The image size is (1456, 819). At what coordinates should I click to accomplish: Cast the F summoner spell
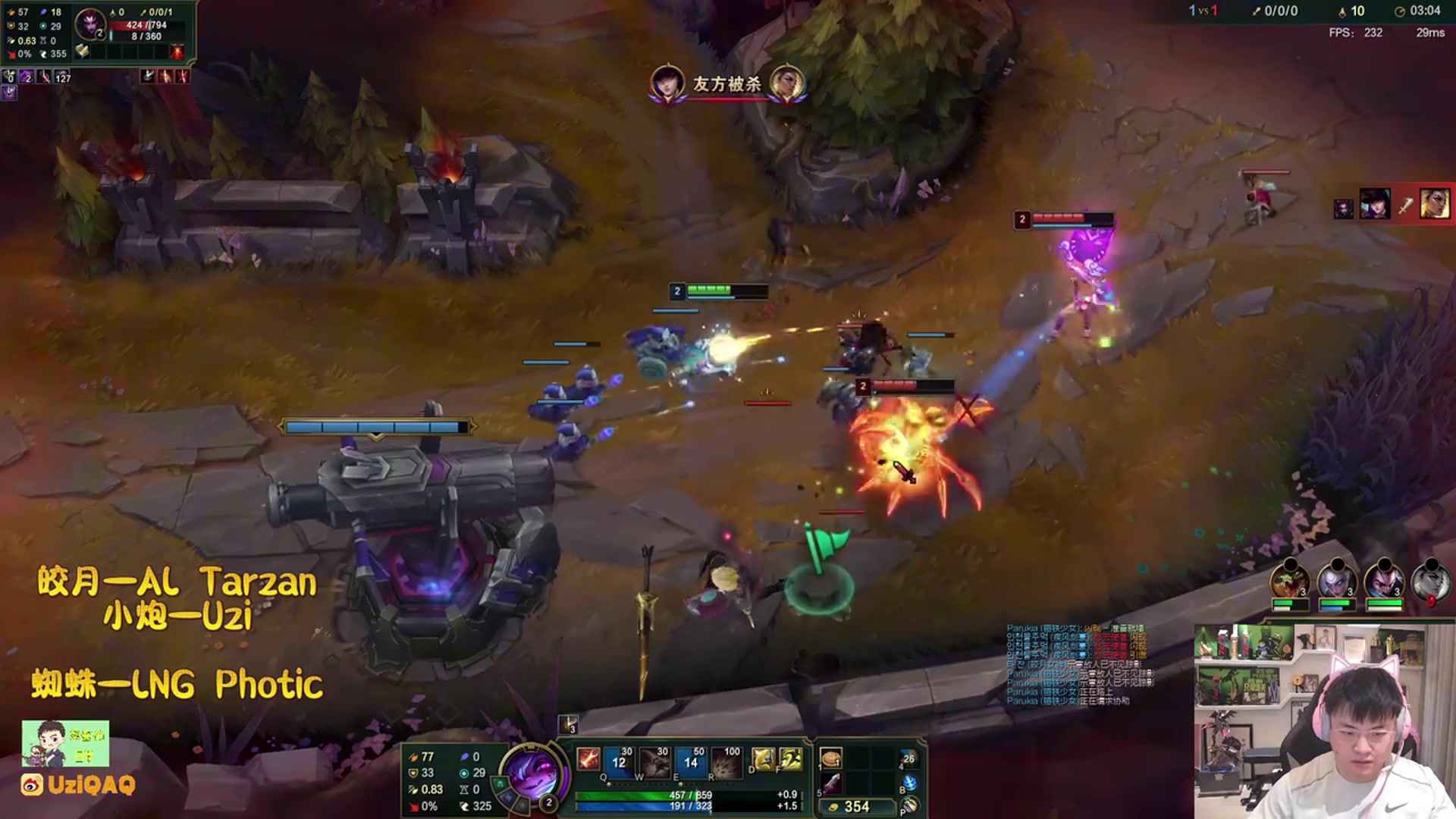click(x=790, y=758)
